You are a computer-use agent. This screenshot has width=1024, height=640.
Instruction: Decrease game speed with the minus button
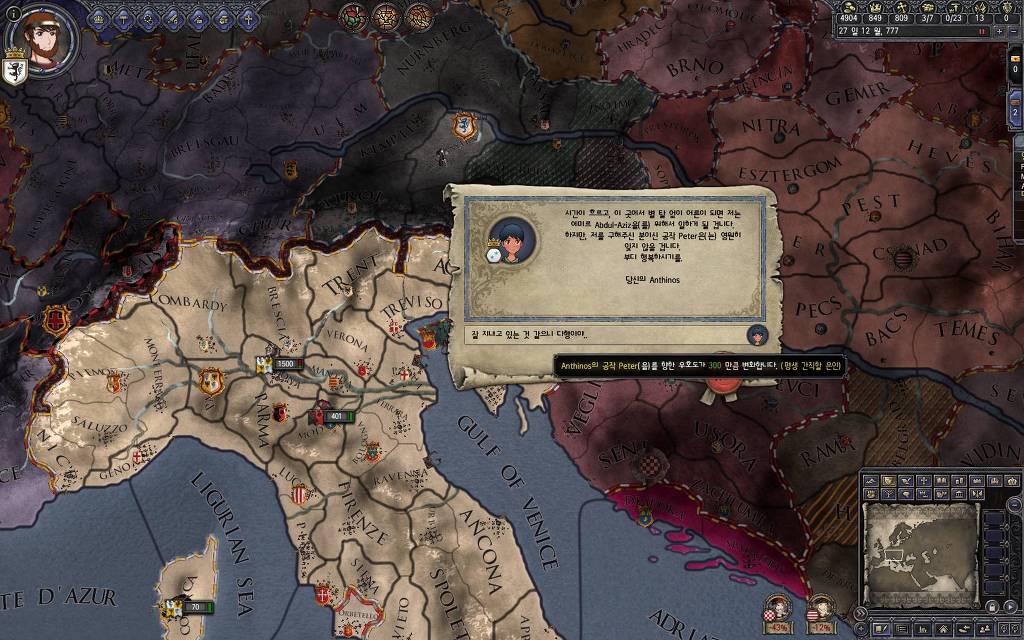pyautogui.click(x=1012, y=31)
